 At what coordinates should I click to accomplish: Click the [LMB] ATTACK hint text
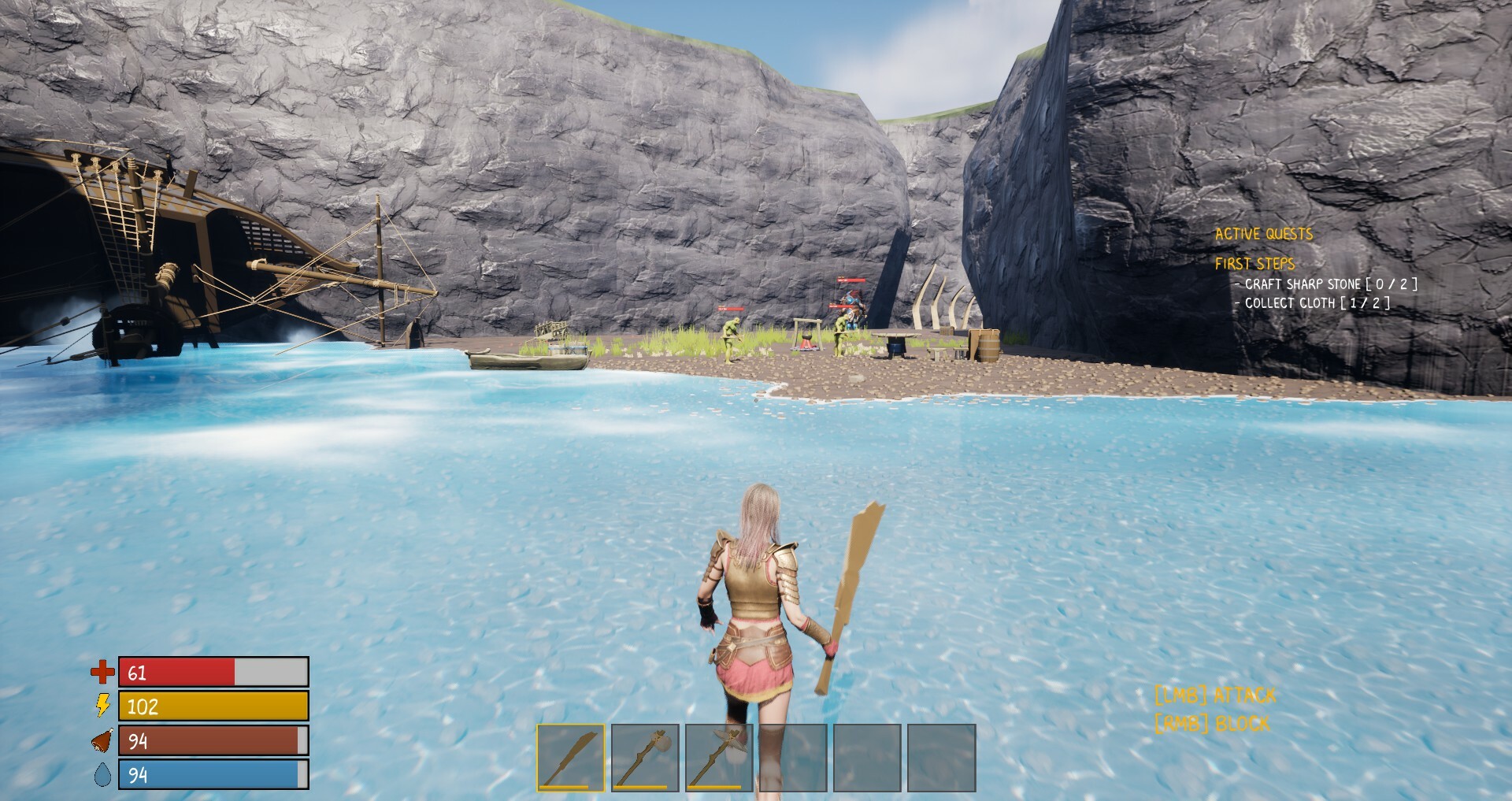click(1215, 695)
